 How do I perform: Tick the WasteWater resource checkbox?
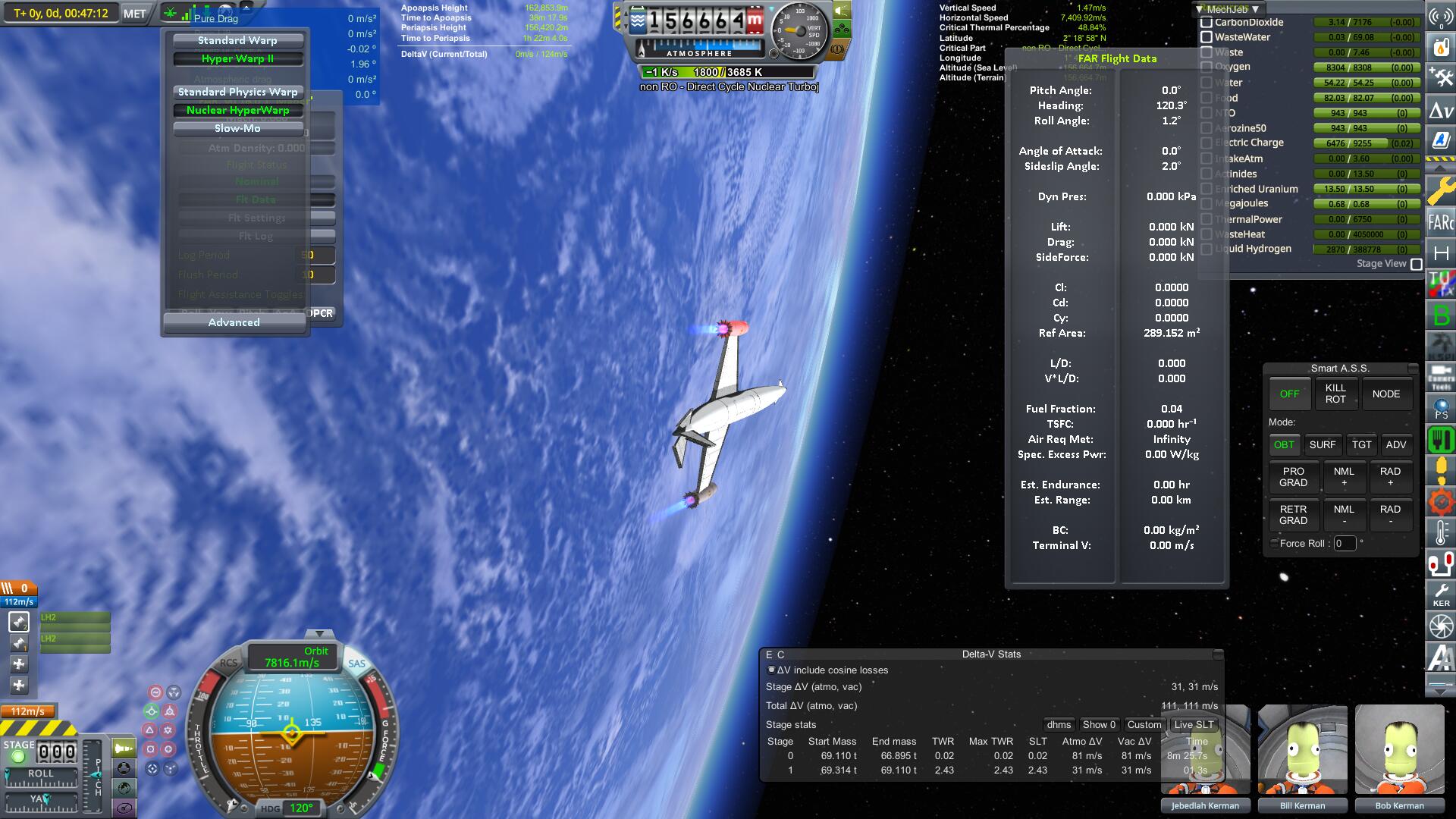pos(1207,37)
